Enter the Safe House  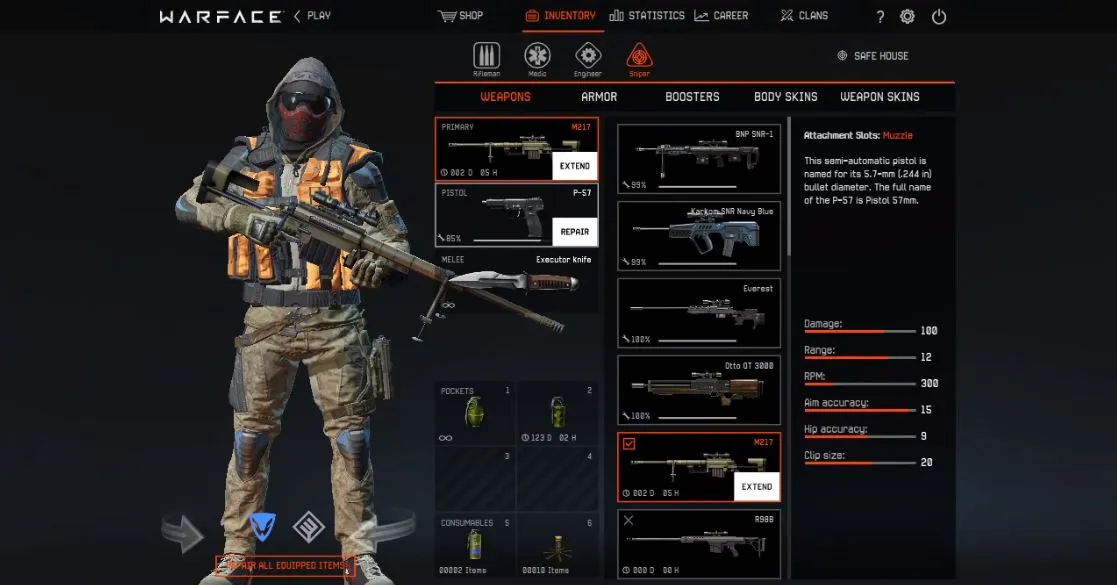(873, 56)
